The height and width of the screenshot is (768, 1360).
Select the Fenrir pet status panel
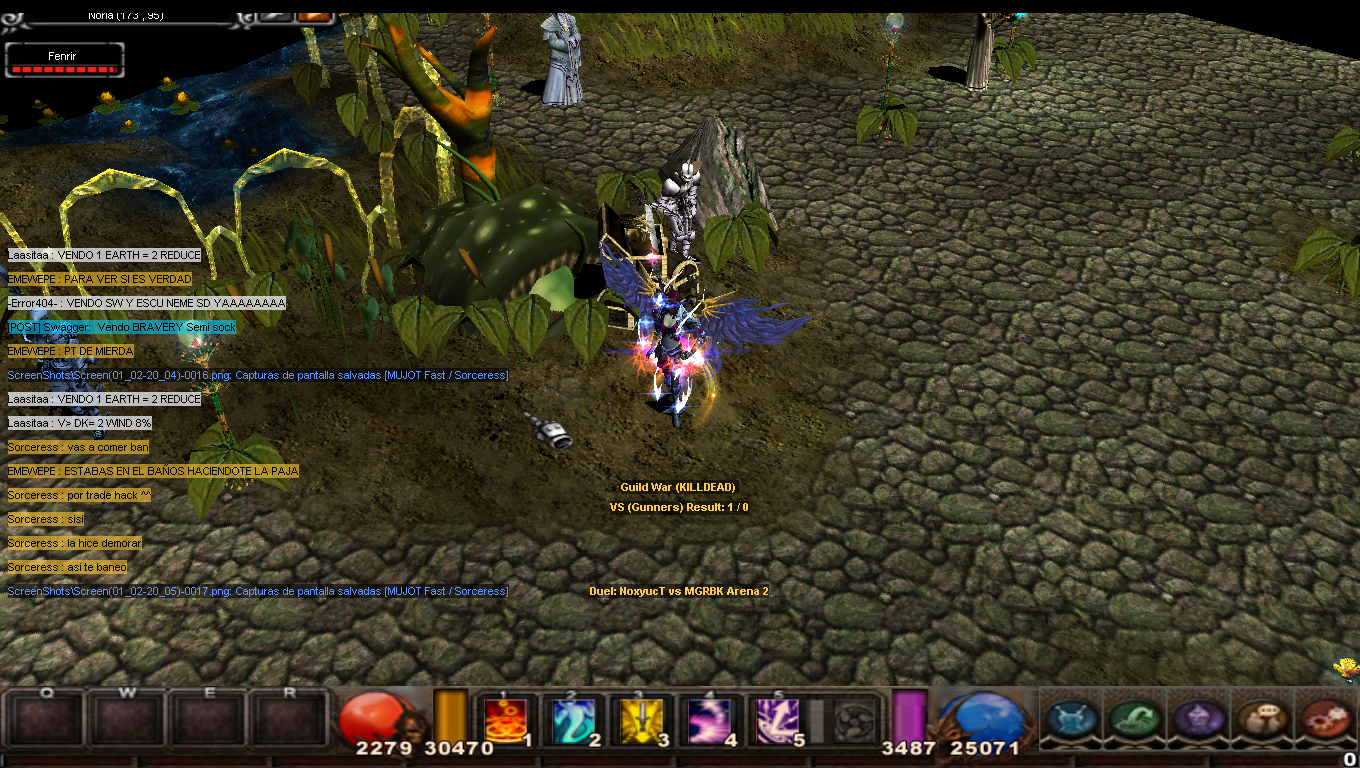[x=64, y=61]
